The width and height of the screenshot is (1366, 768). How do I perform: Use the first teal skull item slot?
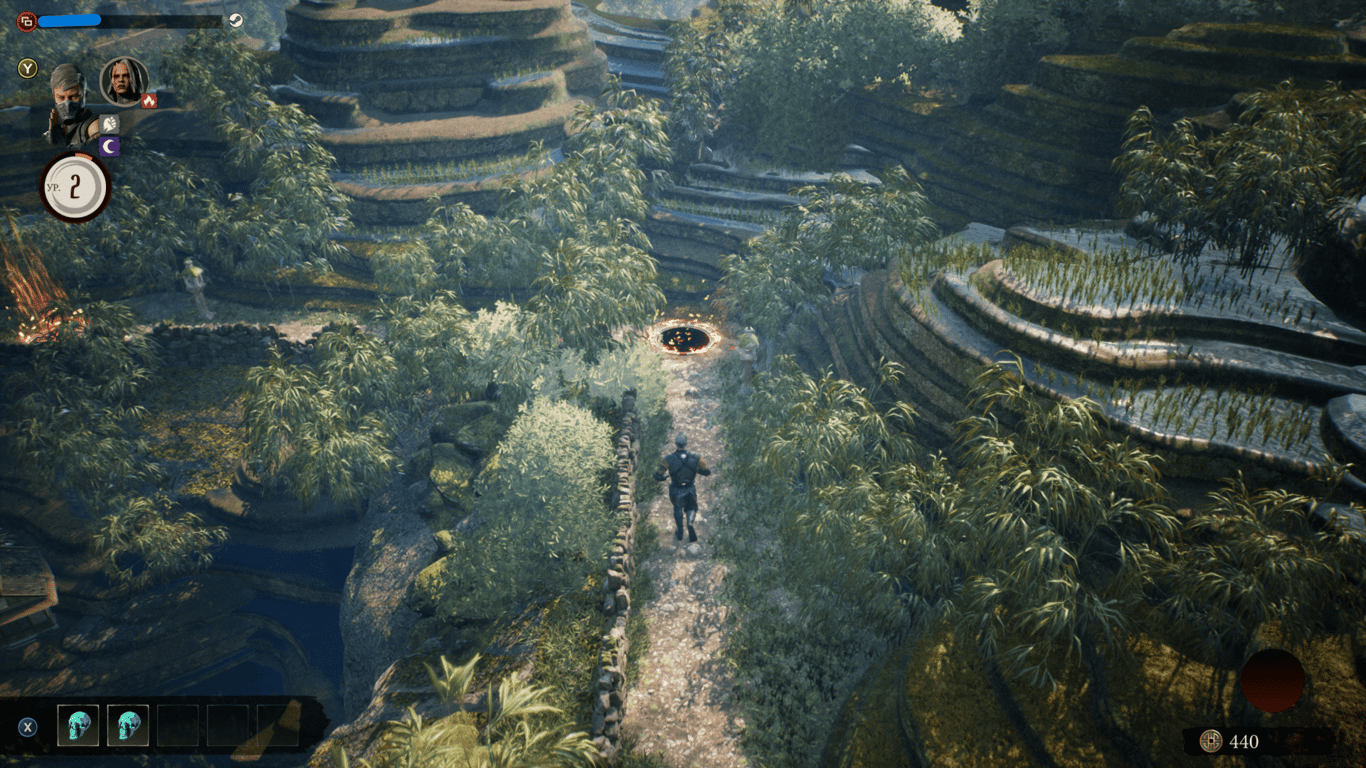pos(78,725)
